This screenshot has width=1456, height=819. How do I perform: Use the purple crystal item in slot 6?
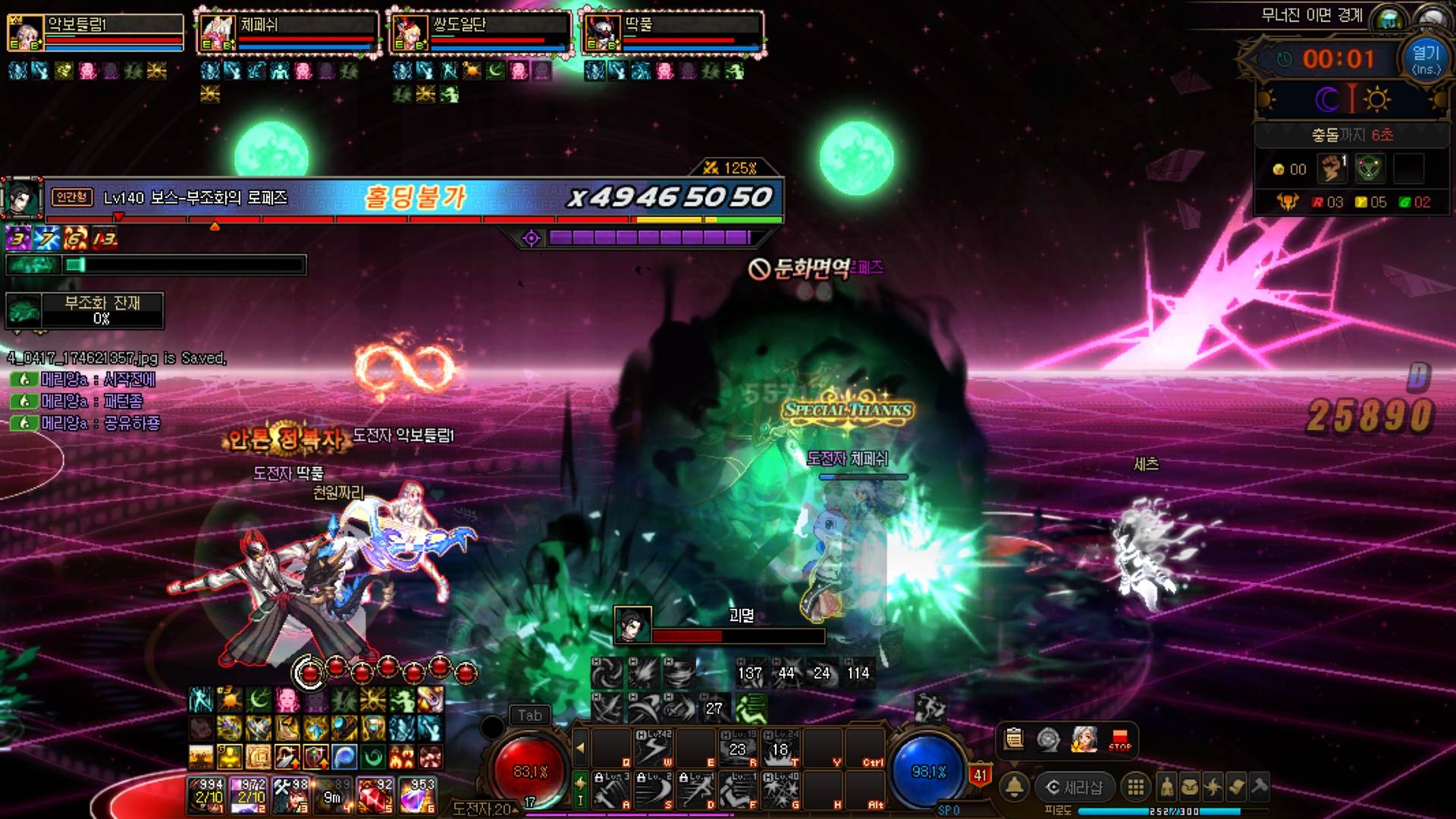click(418, 795)
